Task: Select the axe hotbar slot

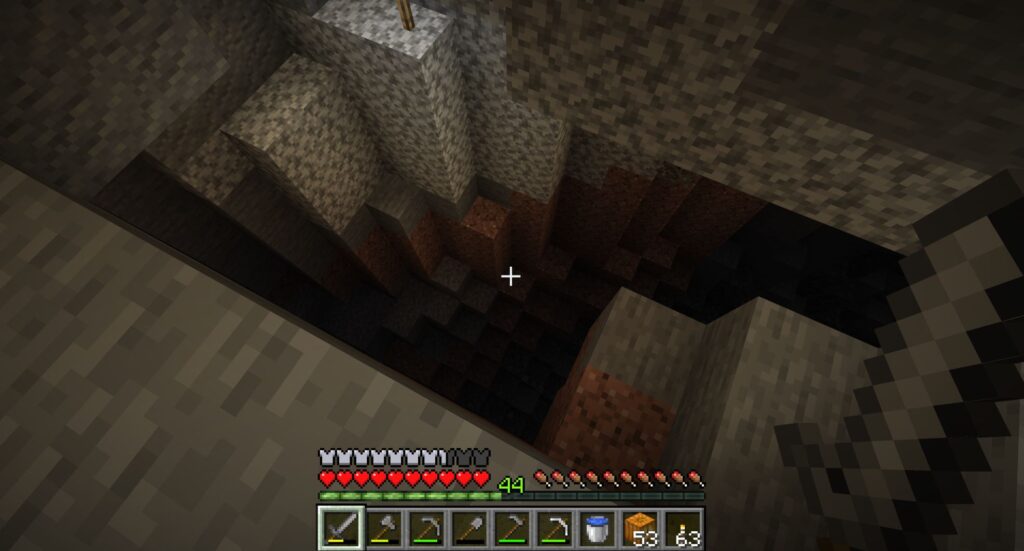Action: (x=382, y=527)
